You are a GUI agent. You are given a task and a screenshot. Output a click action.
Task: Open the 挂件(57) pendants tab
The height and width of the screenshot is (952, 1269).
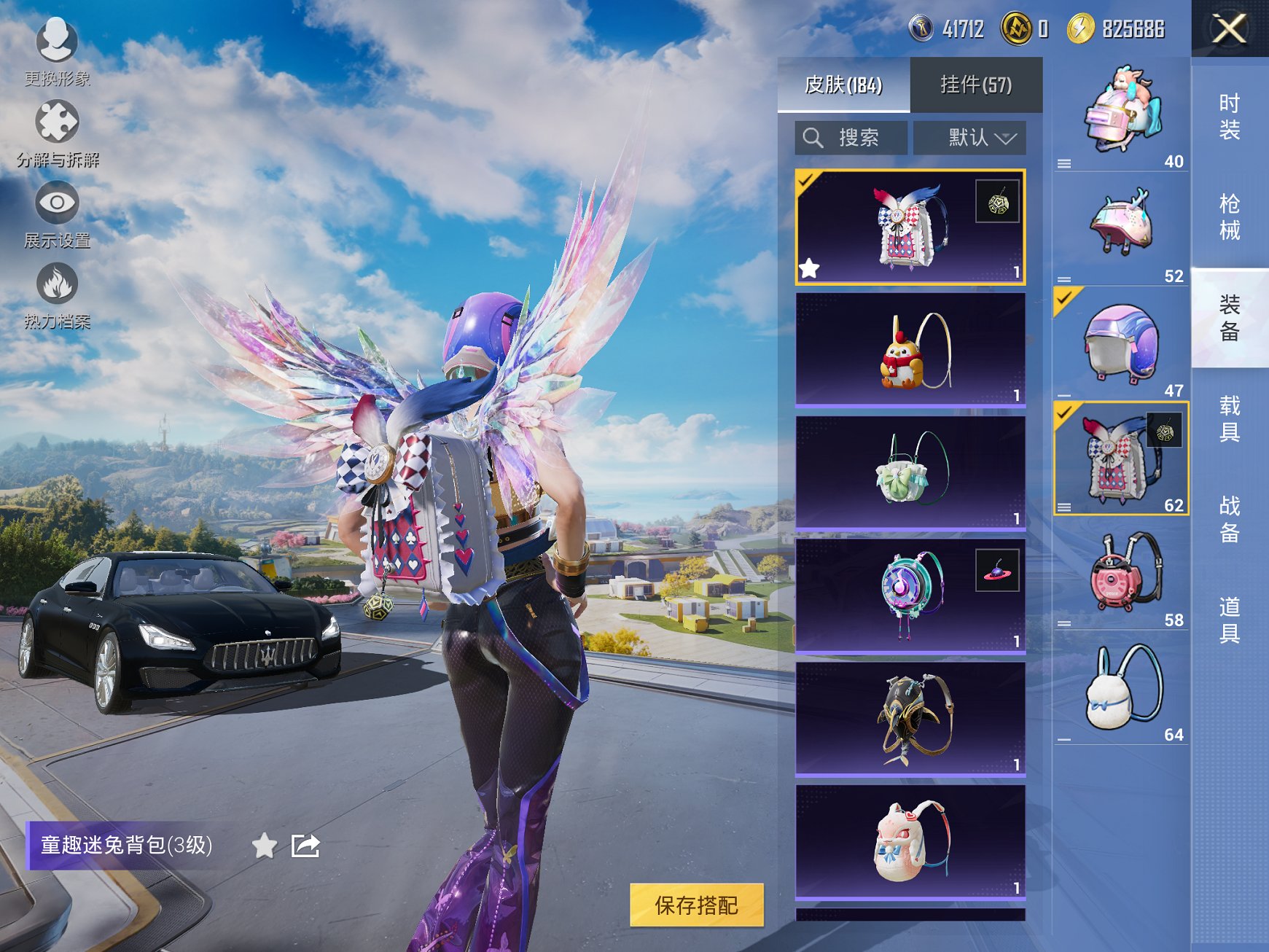tap(975, 85)
